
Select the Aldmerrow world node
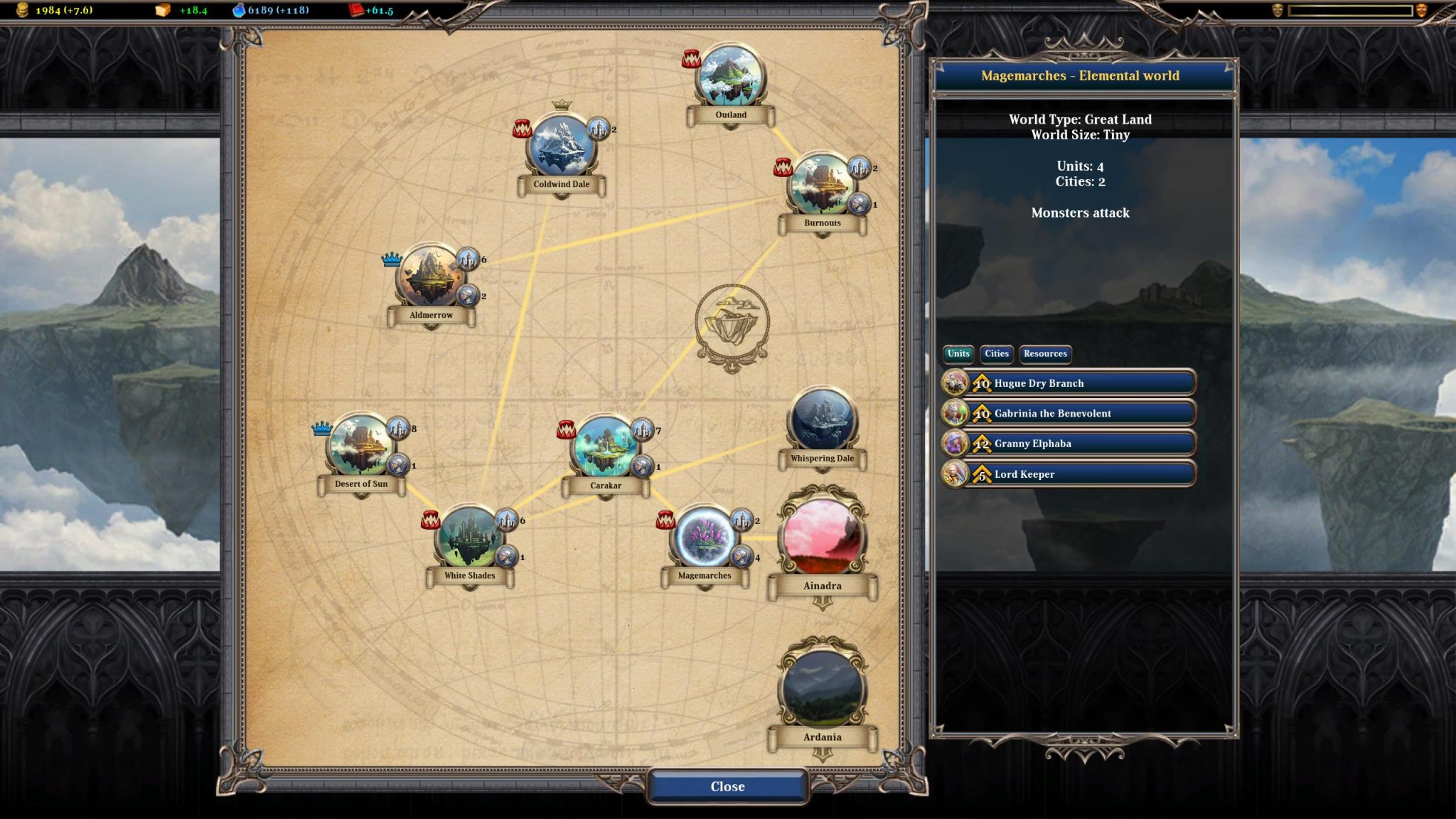[x=431, y=277]
